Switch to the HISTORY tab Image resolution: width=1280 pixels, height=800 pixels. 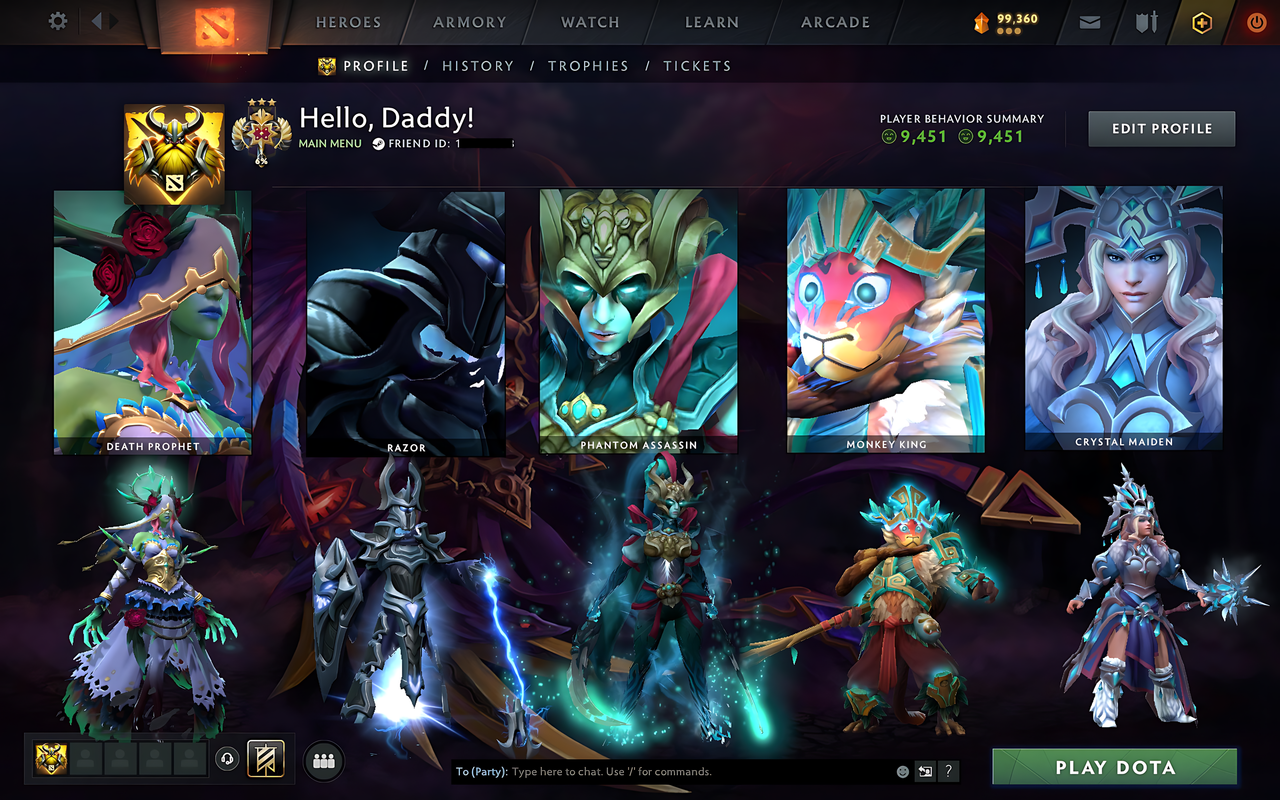point(478,65)
